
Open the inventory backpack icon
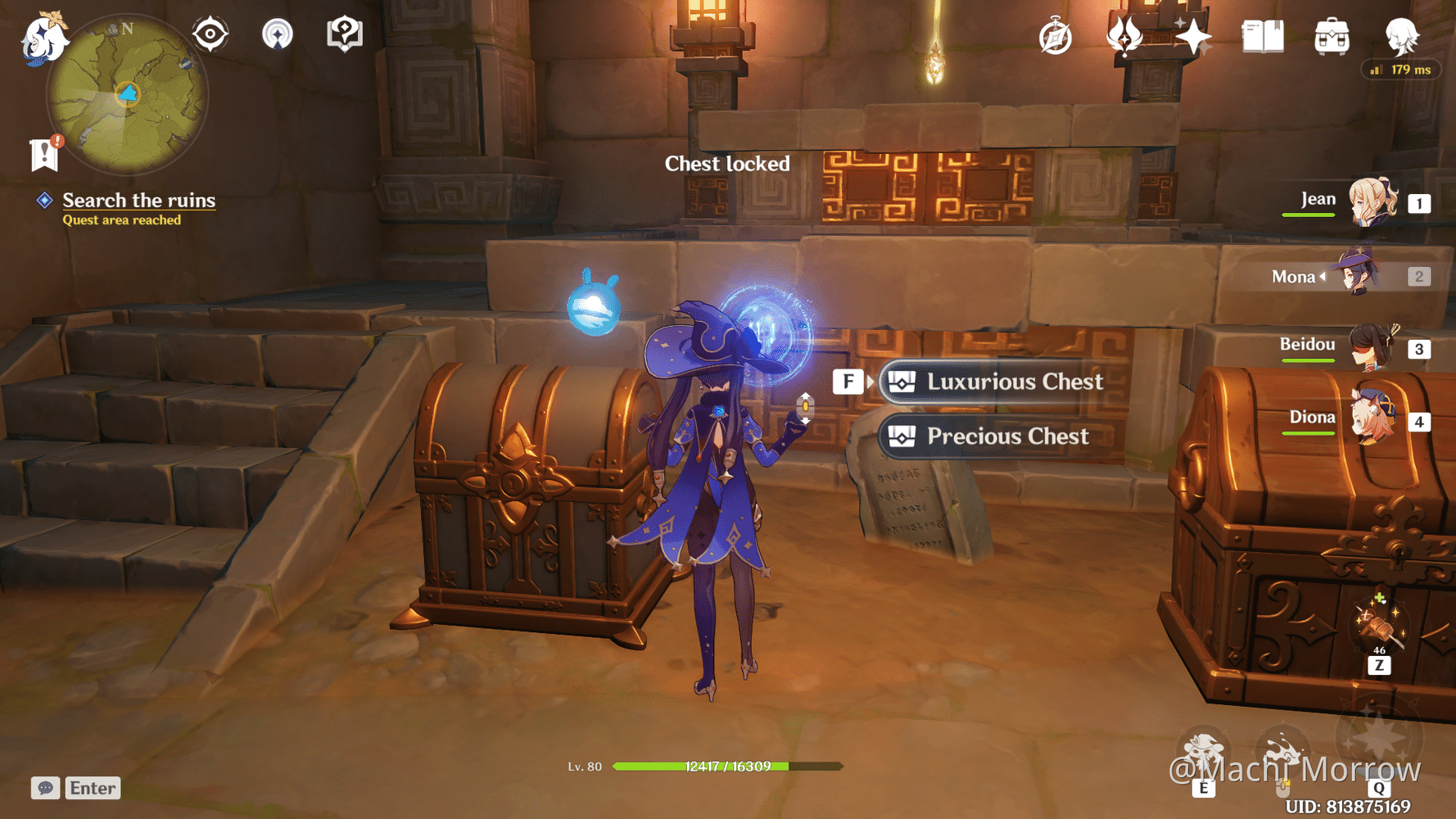pyautogui.click(x=1331, y=35)
